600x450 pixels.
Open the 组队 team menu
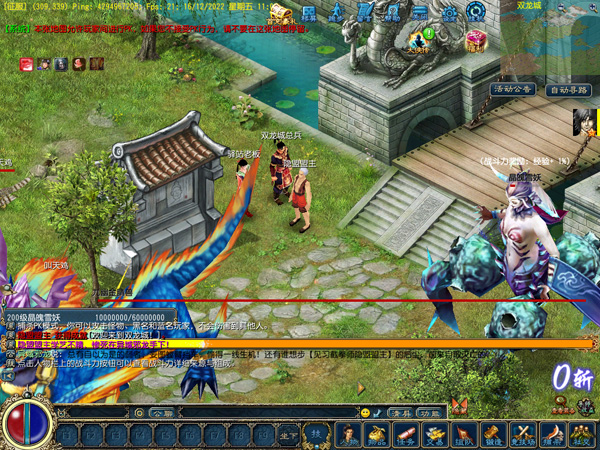point(464,435)
